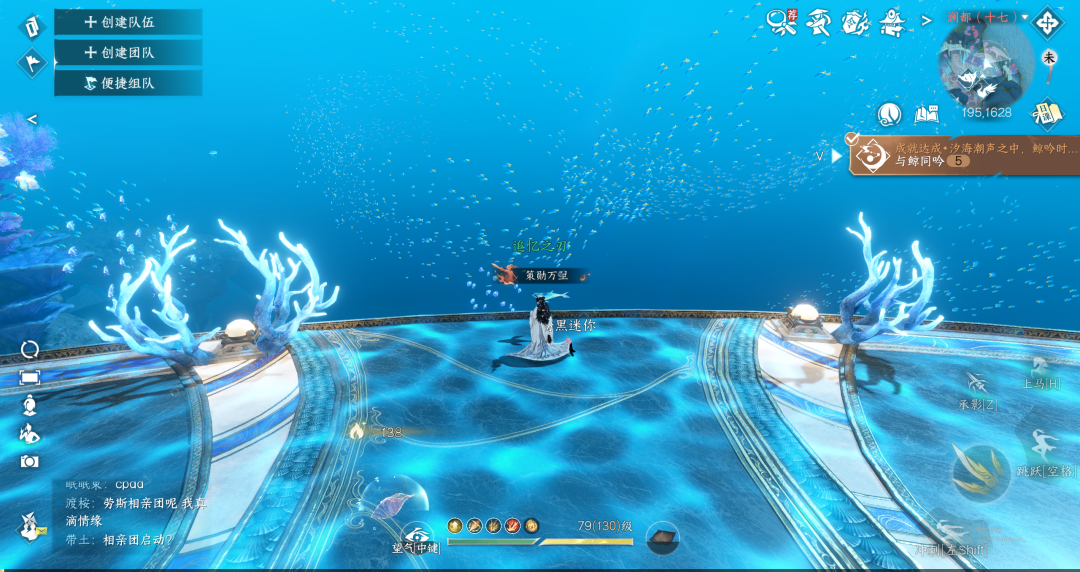
Task: Open the magnifier search icon marked 荐
Action: coord(781,19)
